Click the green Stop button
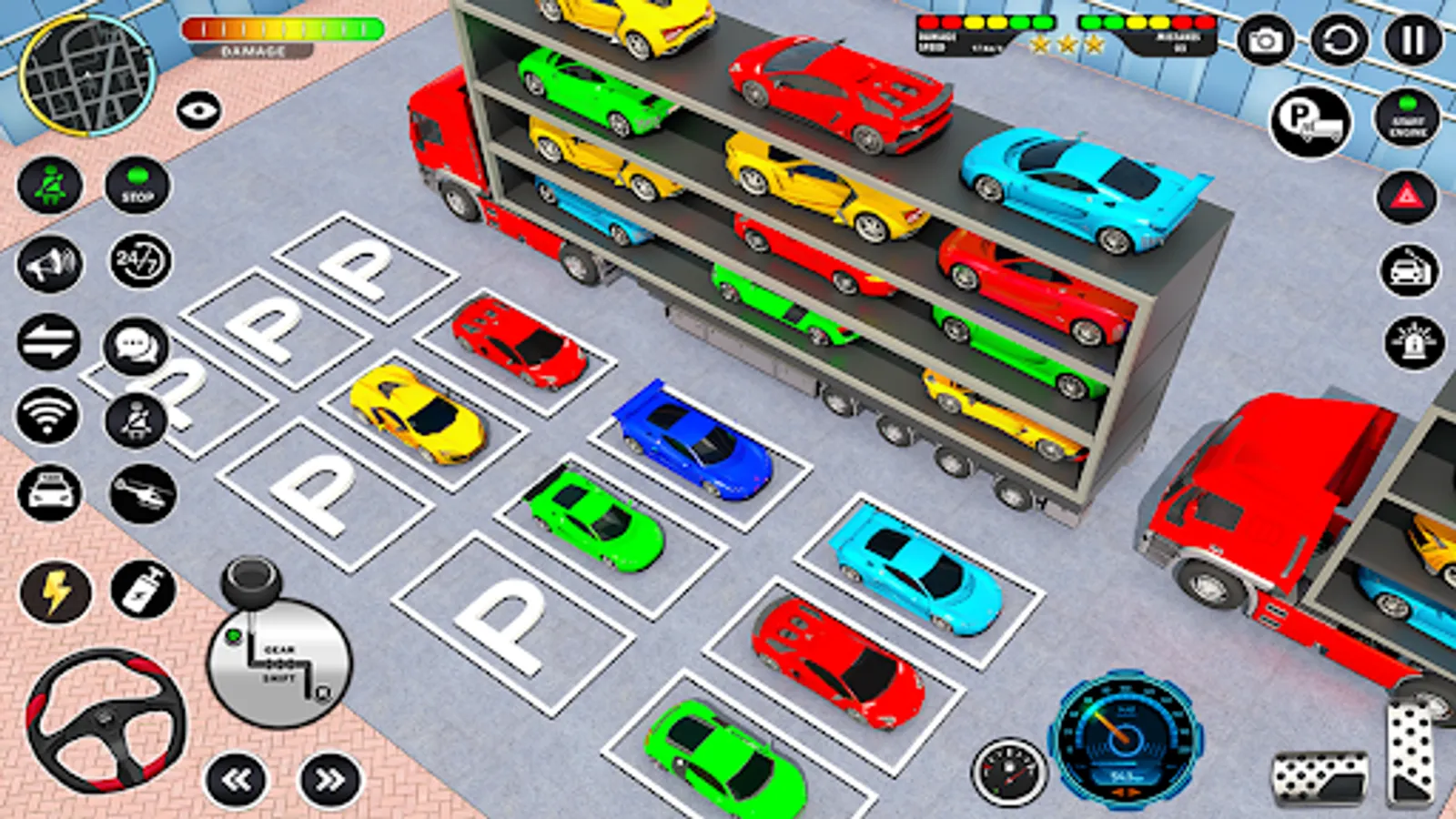Screen dimensions: 1456x819 (x=137, y=186)
